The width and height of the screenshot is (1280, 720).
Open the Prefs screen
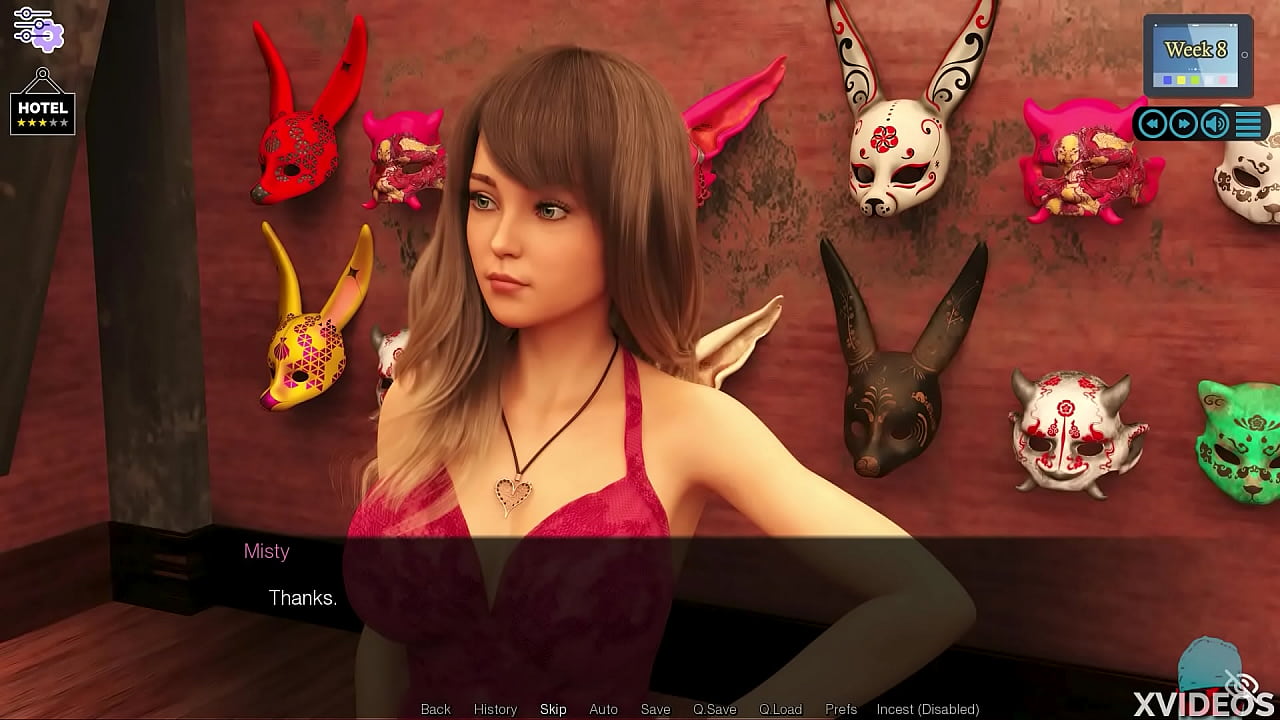pos(839,708)
